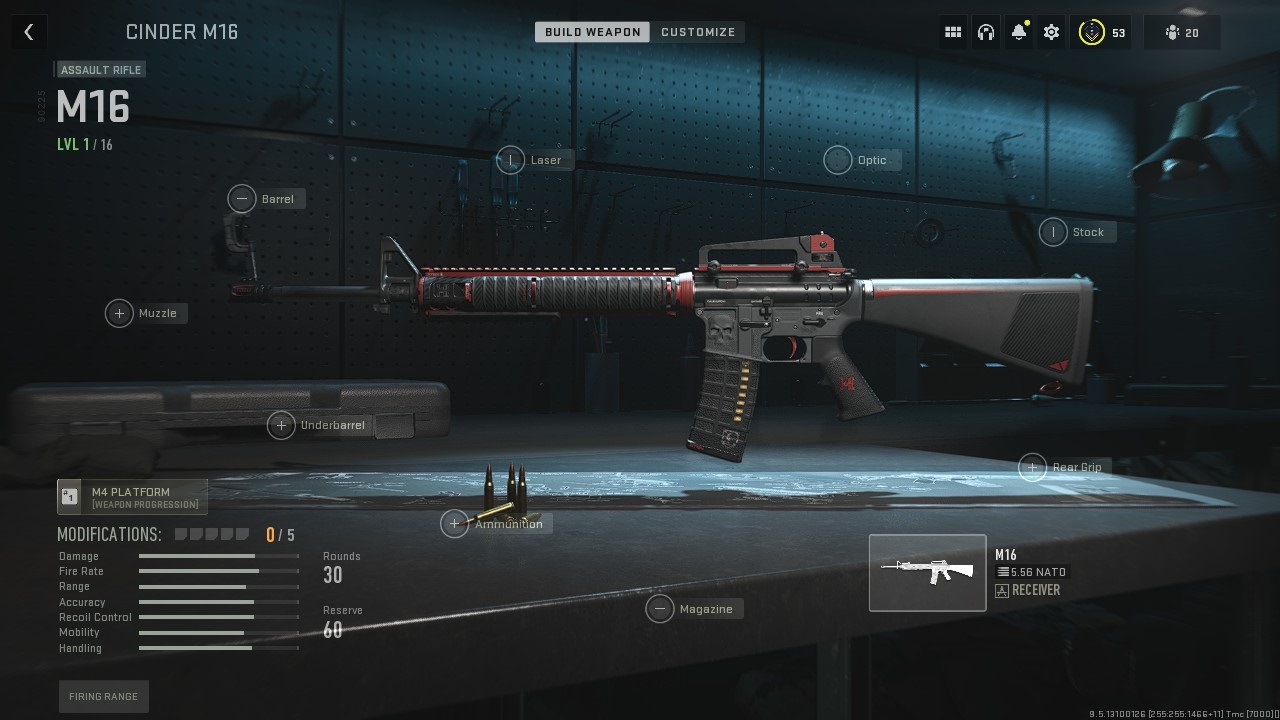
Task: Enter the Firing Range
Action: pos(103,696)
